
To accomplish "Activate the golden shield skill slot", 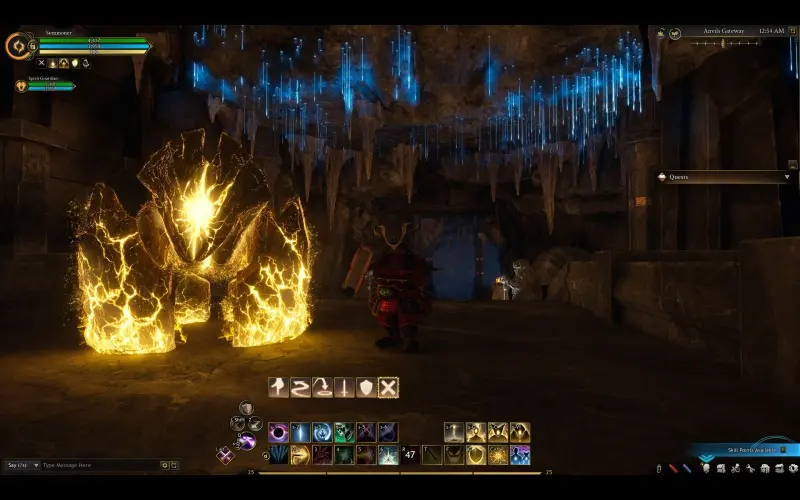I will pos(476,455).
